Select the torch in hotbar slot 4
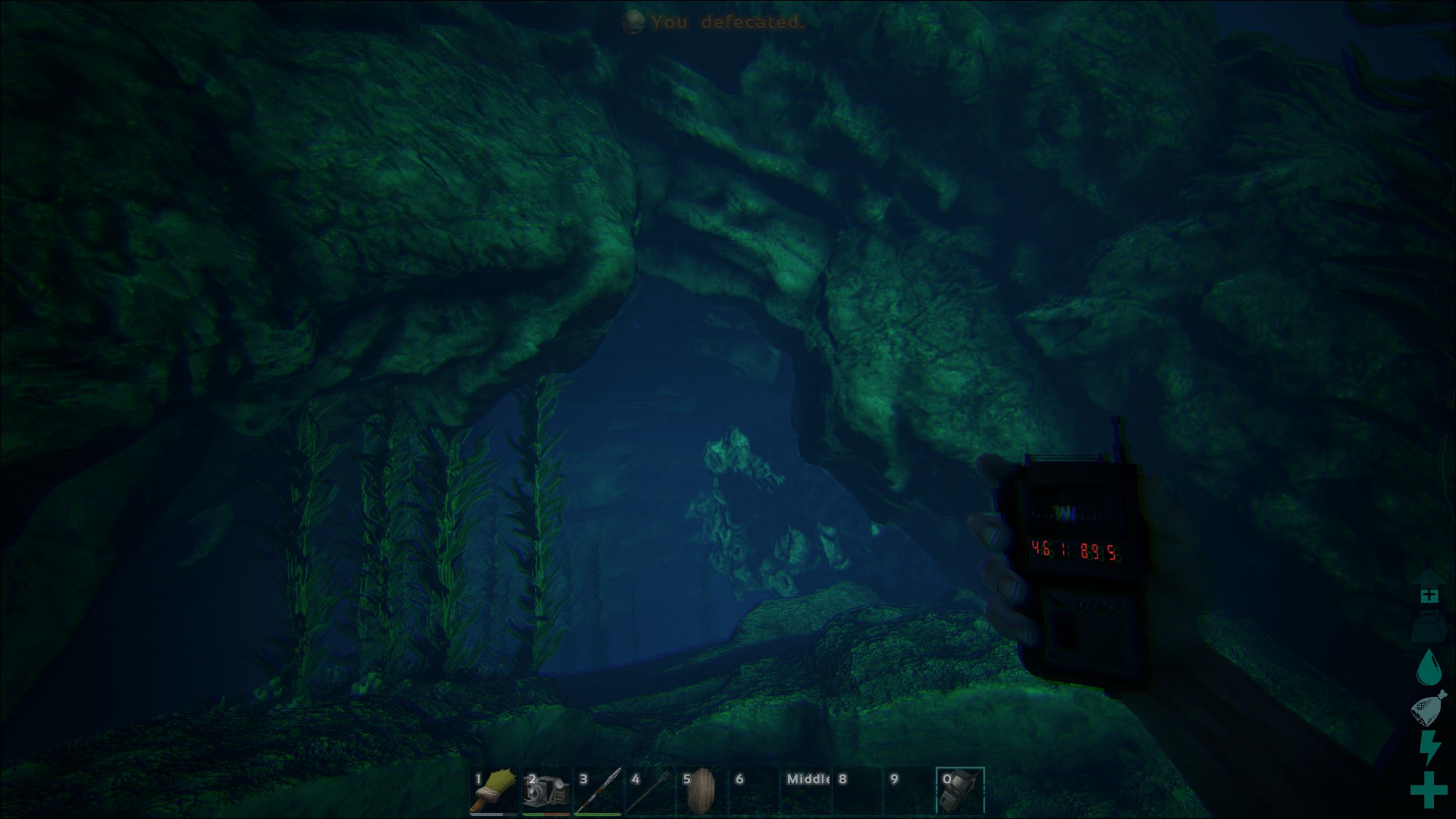1456x819 pixels. [x=650, y=791]
